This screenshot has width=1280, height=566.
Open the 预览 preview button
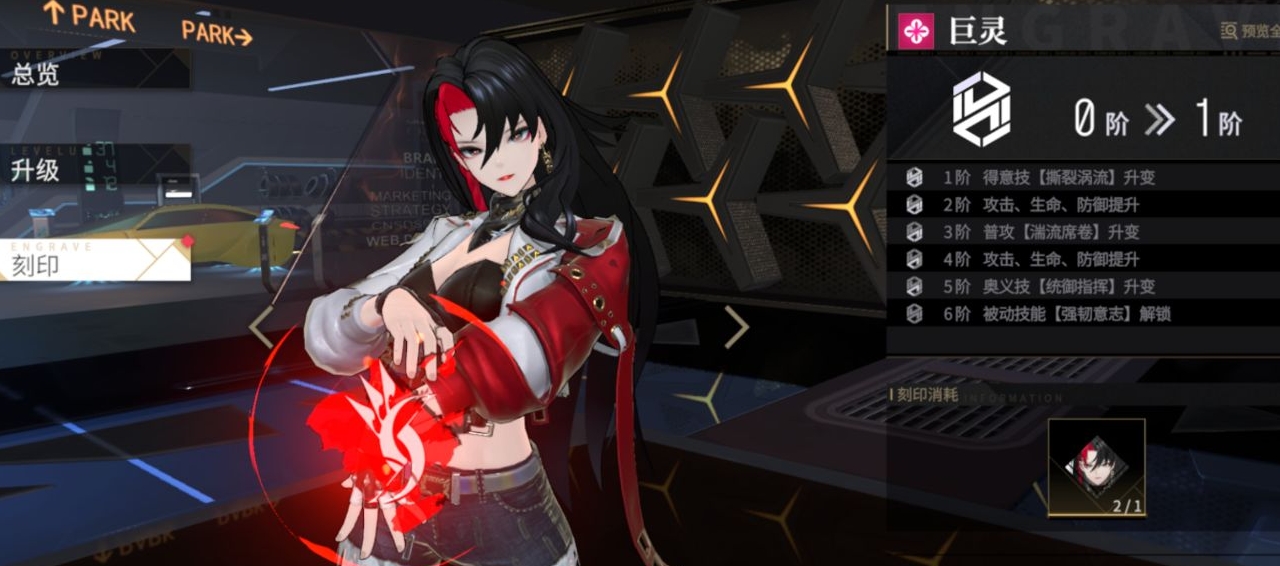click(x=1251, y=31)
